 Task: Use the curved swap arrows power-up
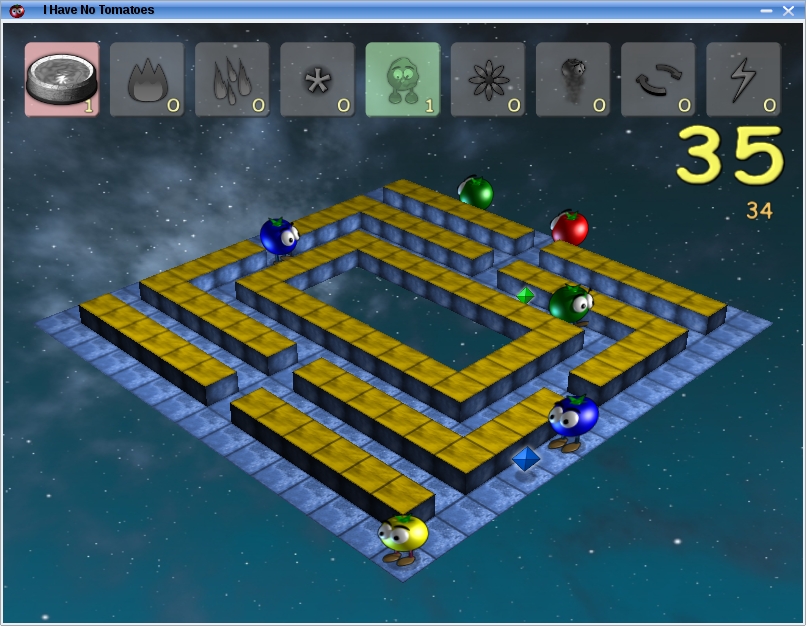coord(658,79)
